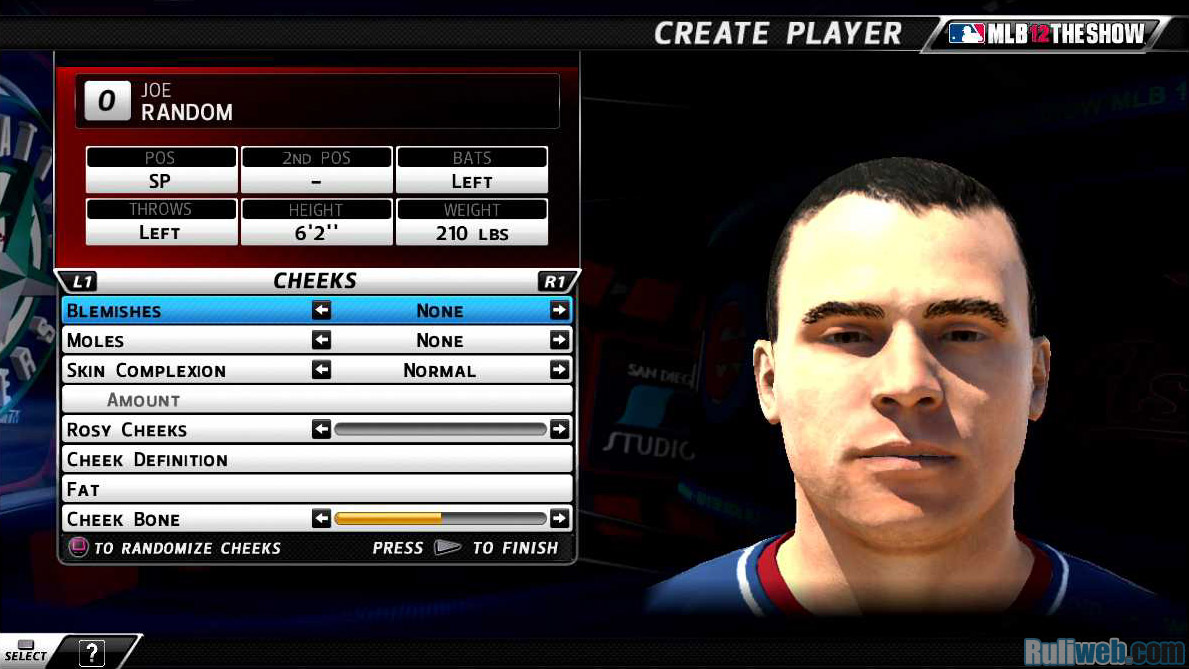Adjust the Cheek Bone slider
1189x669 pixels.
pos(440,519)
